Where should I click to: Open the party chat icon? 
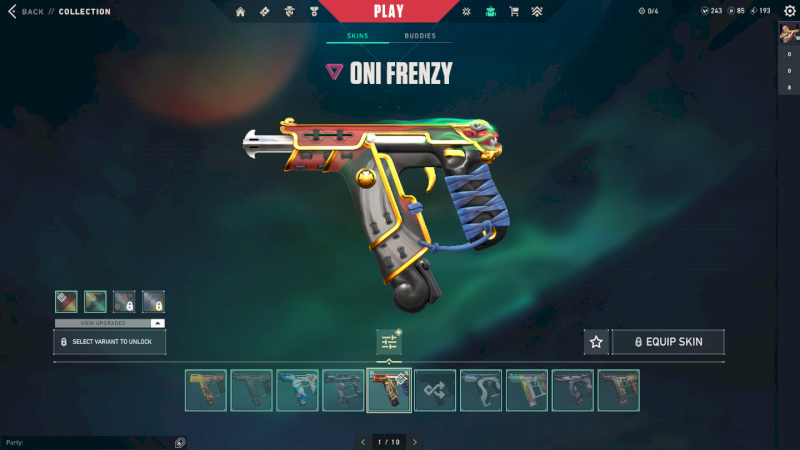click(180, 441)
